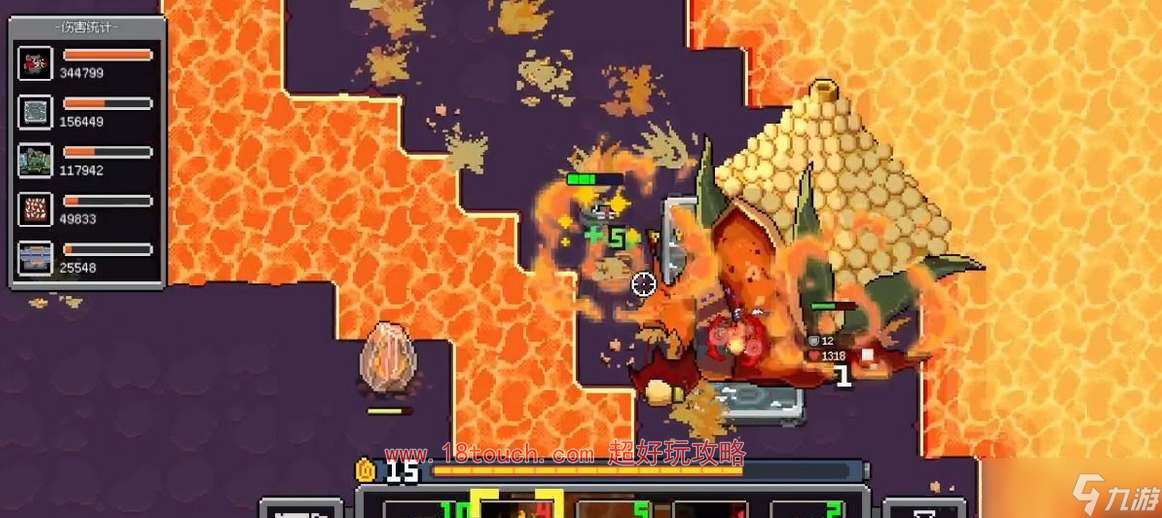Select the hotbar slot with count 10
Screen dimensions: 1162x518
(x=420, y=508)
